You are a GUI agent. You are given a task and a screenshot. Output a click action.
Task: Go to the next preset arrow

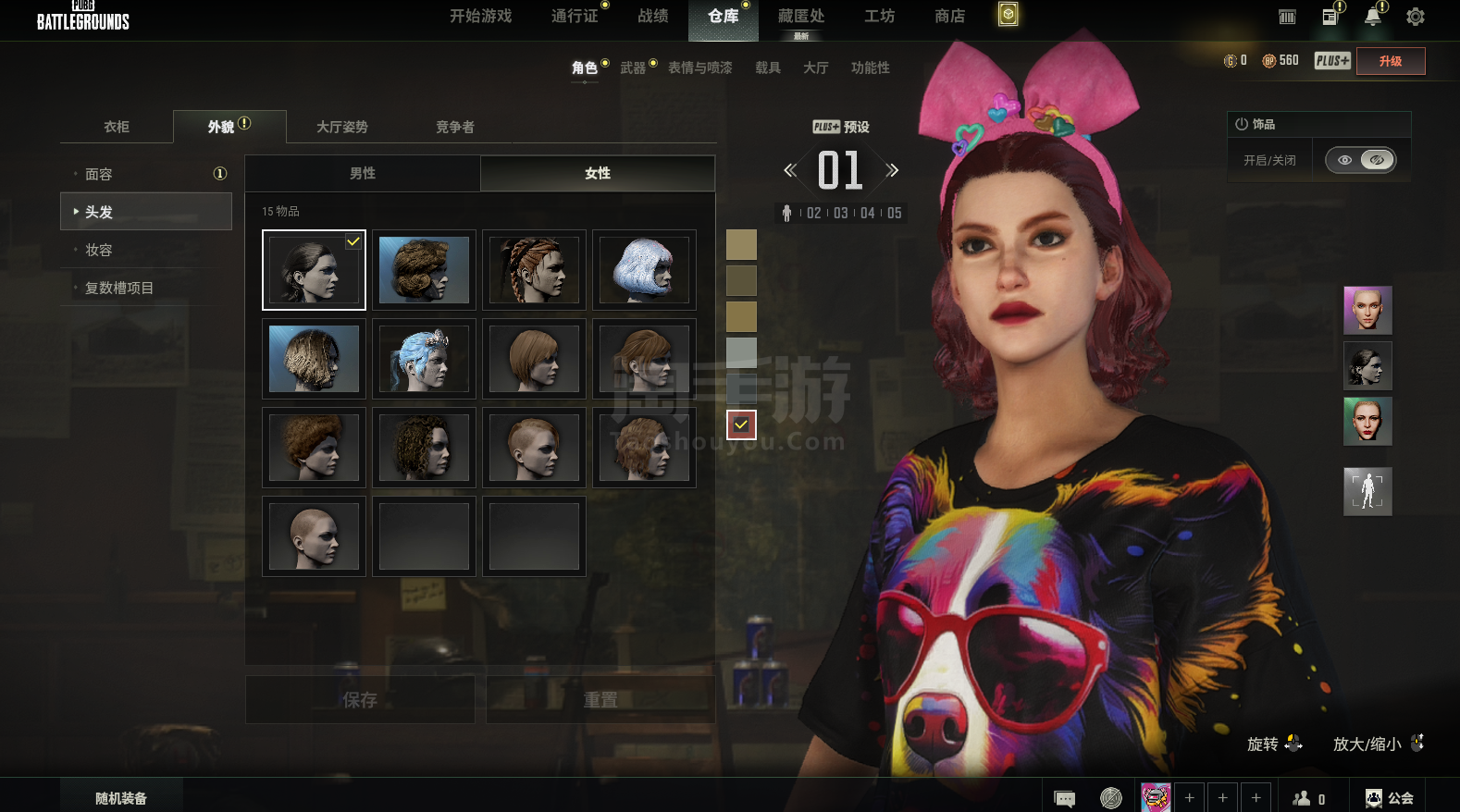click(892, 170)
